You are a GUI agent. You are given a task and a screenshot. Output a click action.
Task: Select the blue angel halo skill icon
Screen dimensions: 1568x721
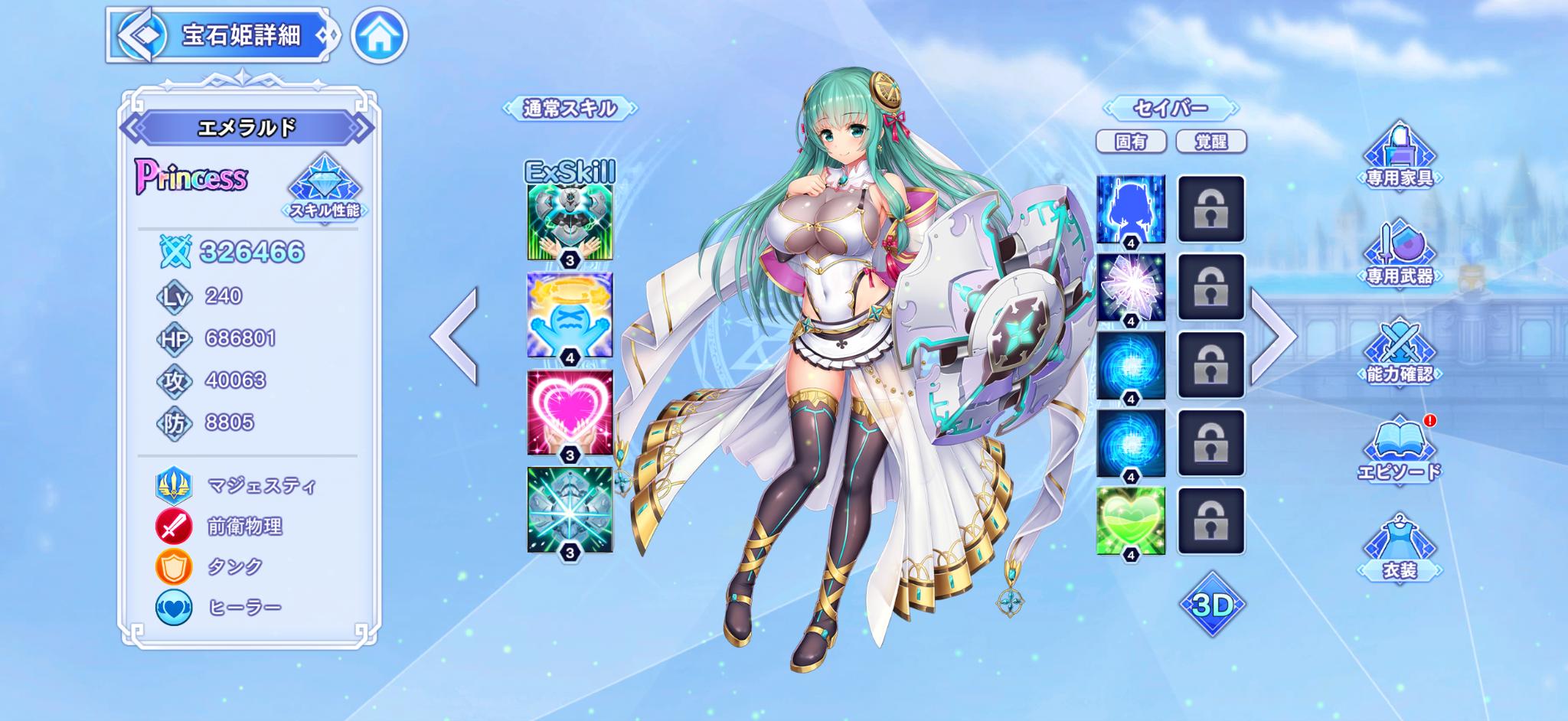(x=570, y=315)
